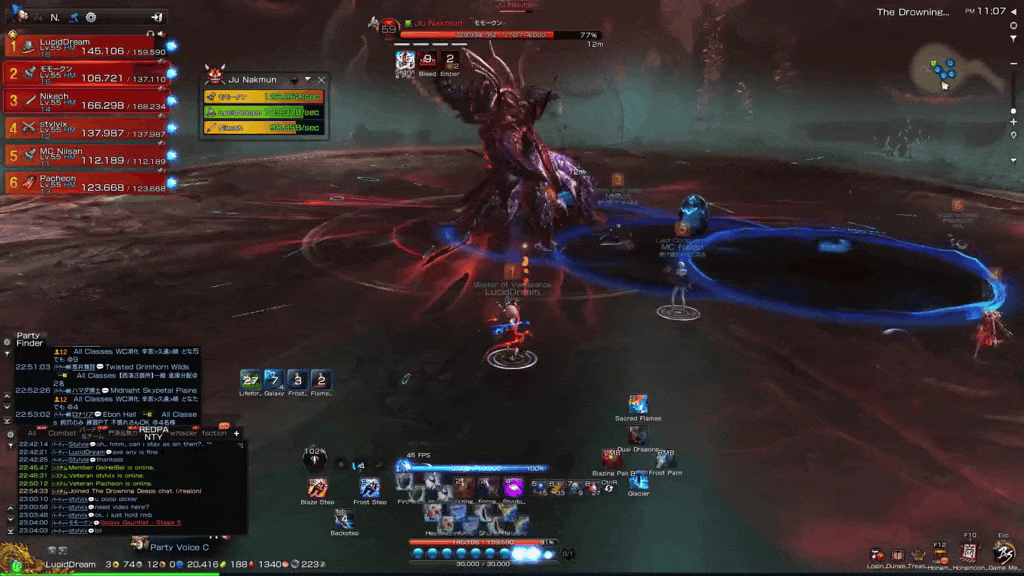Open the Game Menu button
The image size is (1024, 576).
[1003, 552]
